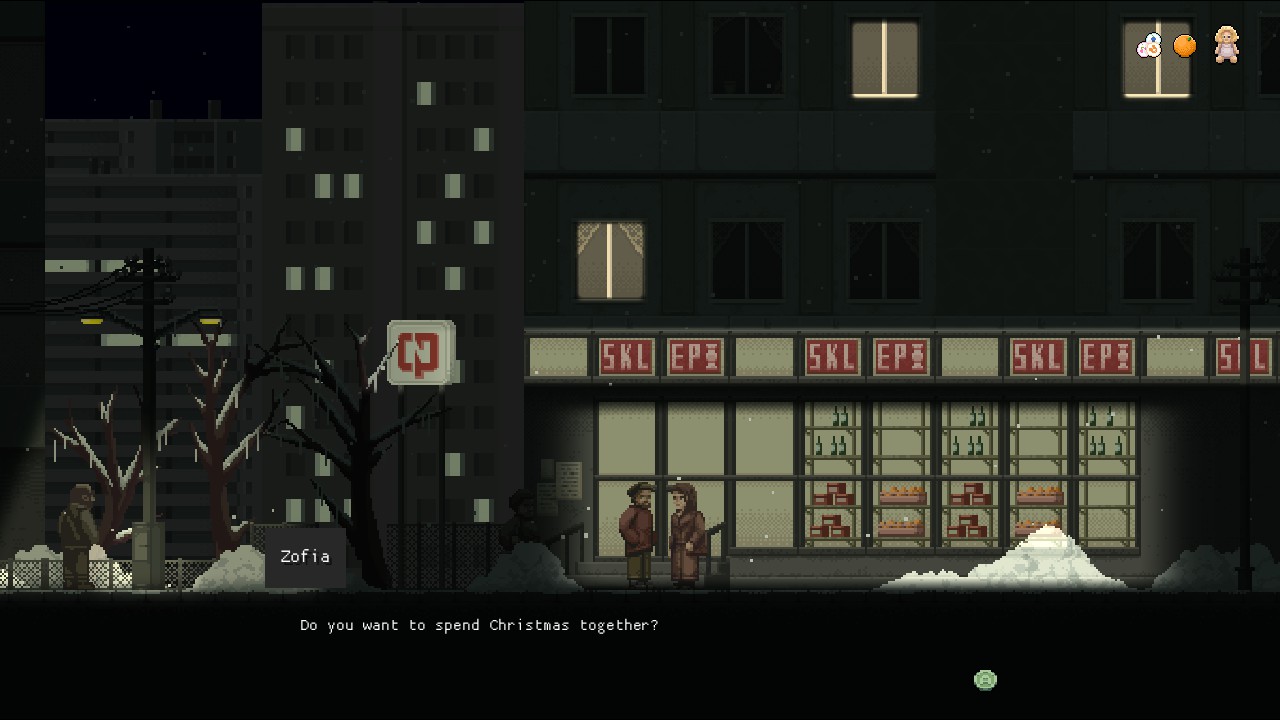Select the Christmas ornaments inventory item

coord(1149,46)
